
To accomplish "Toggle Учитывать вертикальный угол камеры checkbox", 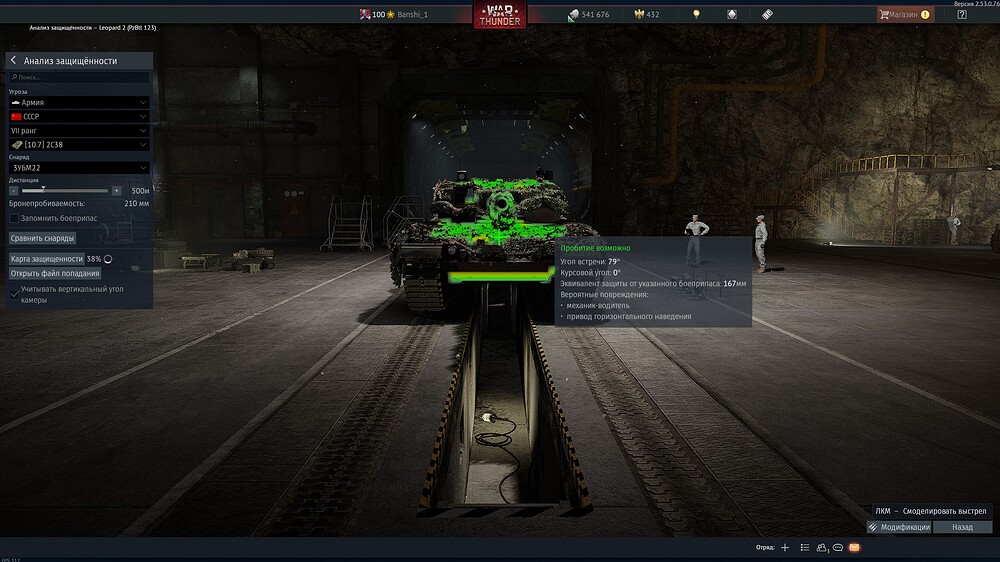I will point(14,291).
